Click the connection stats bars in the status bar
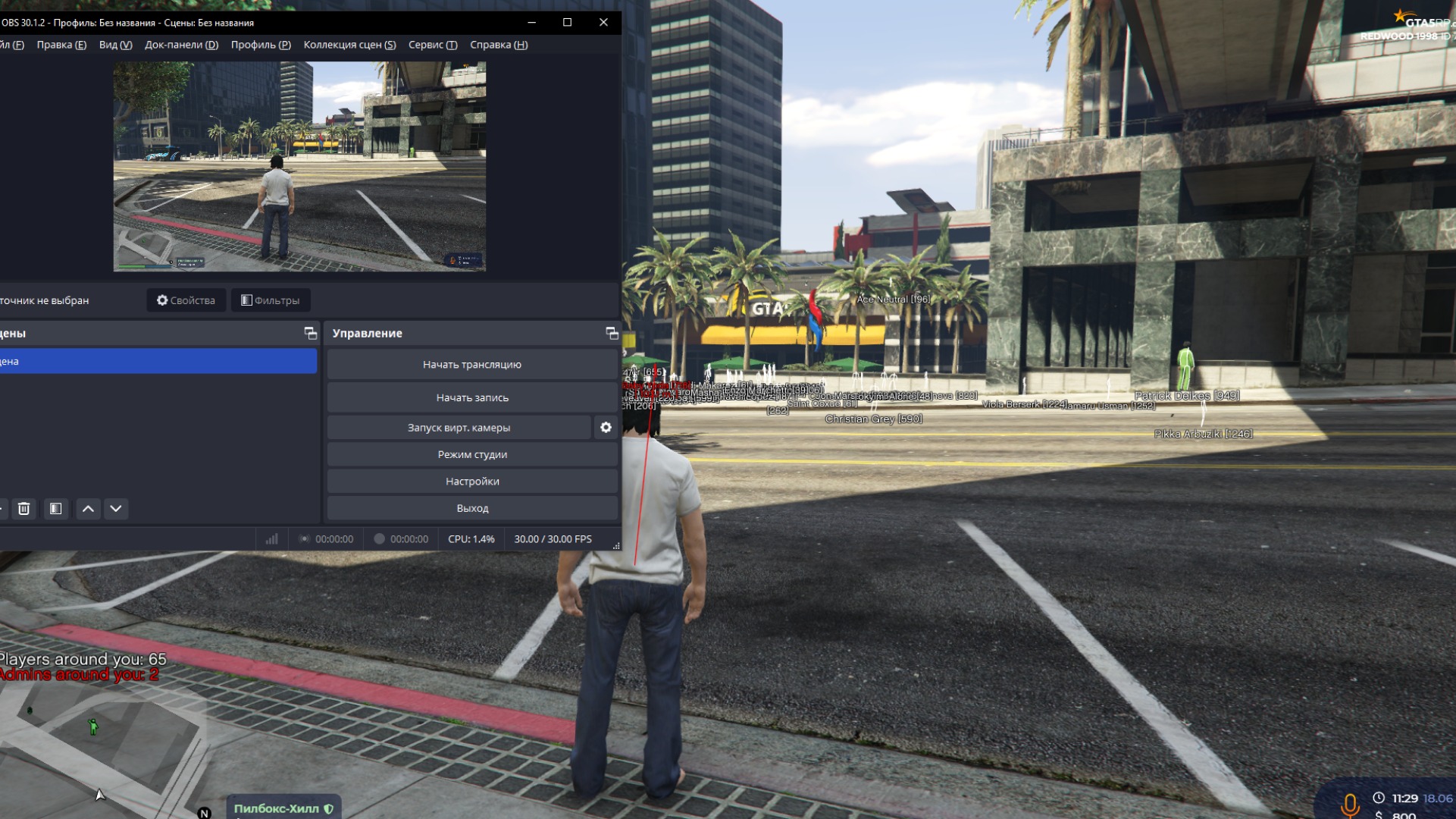 271,538
